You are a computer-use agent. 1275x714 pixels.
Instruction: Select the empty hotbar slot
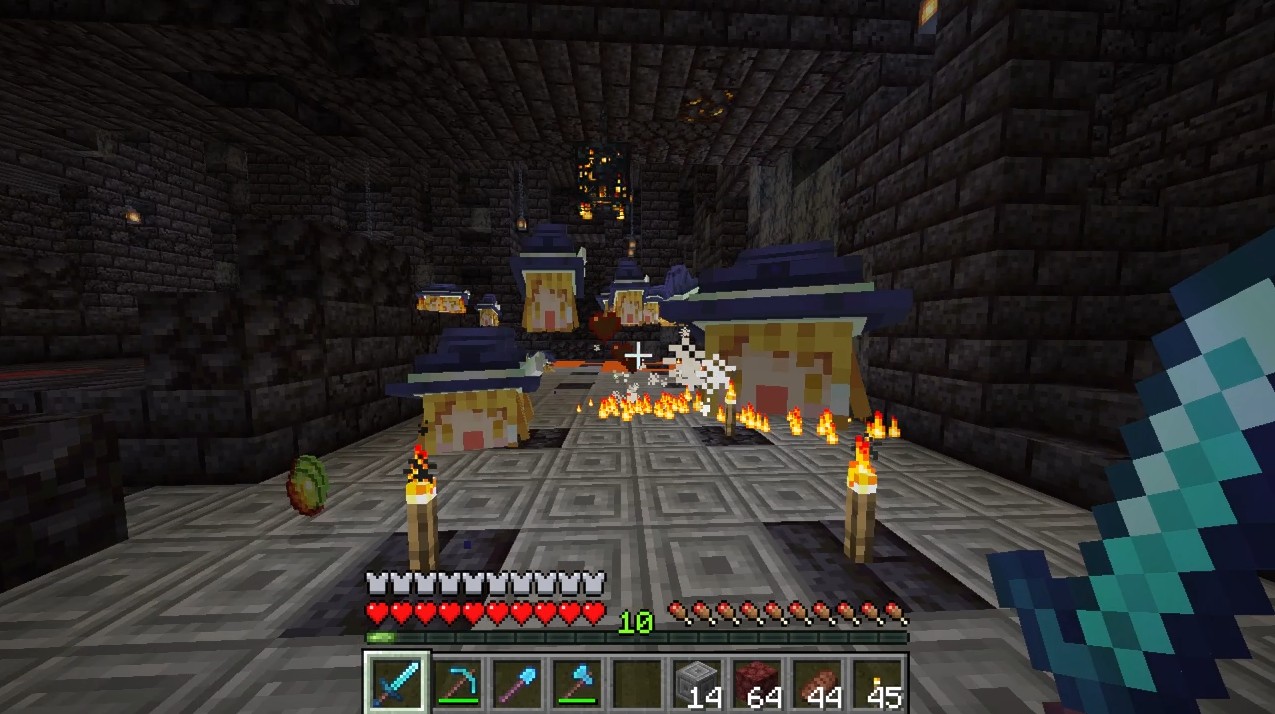coord(637,683)
